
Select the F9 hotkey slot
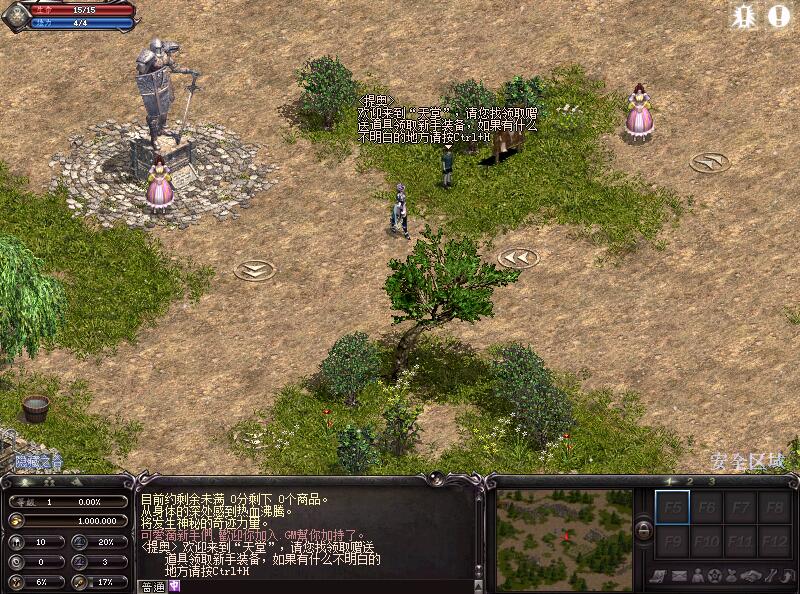(x=672, y=542)
